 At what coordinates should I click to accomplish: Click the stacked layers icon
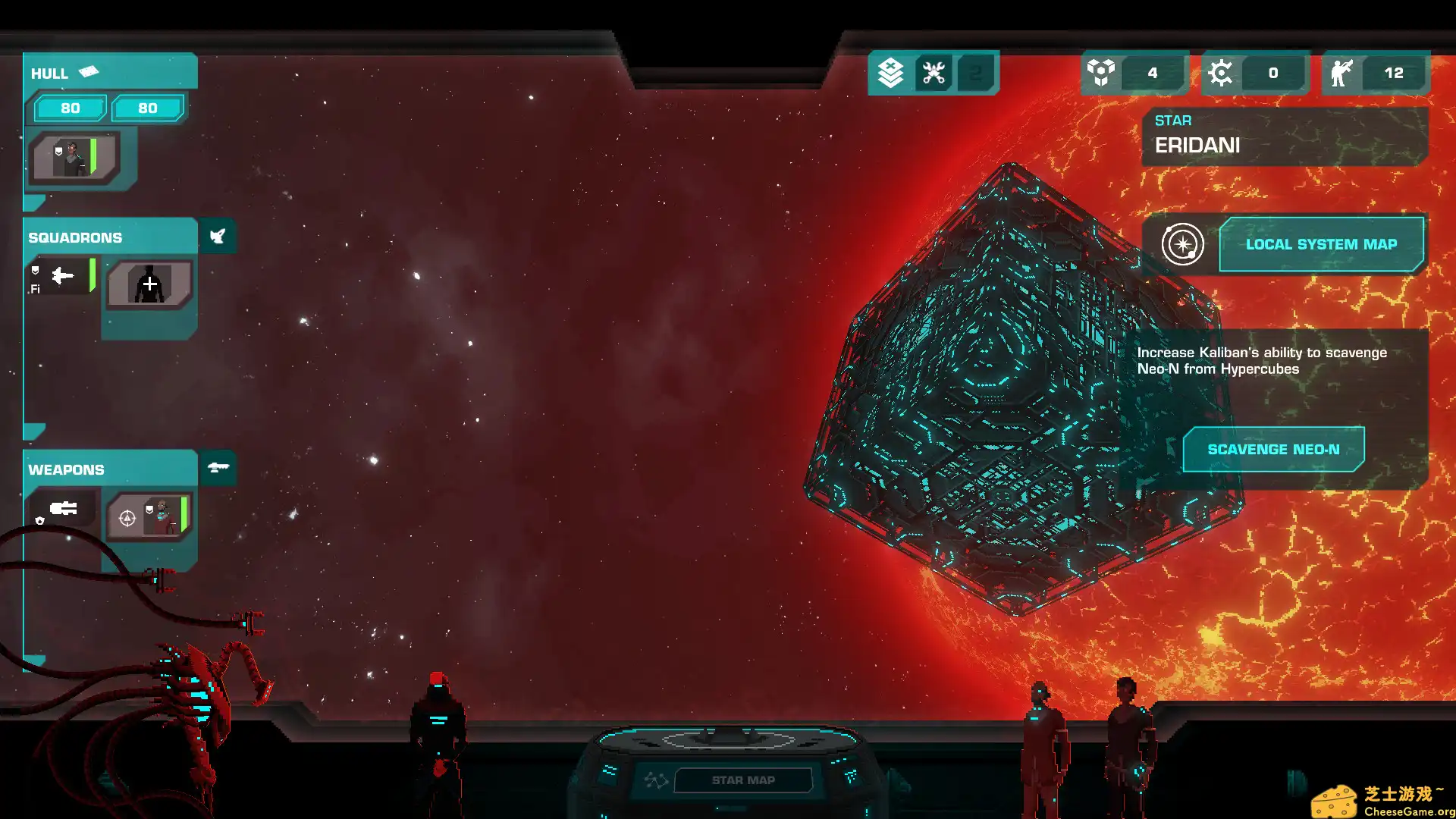(x=890, y=73)
